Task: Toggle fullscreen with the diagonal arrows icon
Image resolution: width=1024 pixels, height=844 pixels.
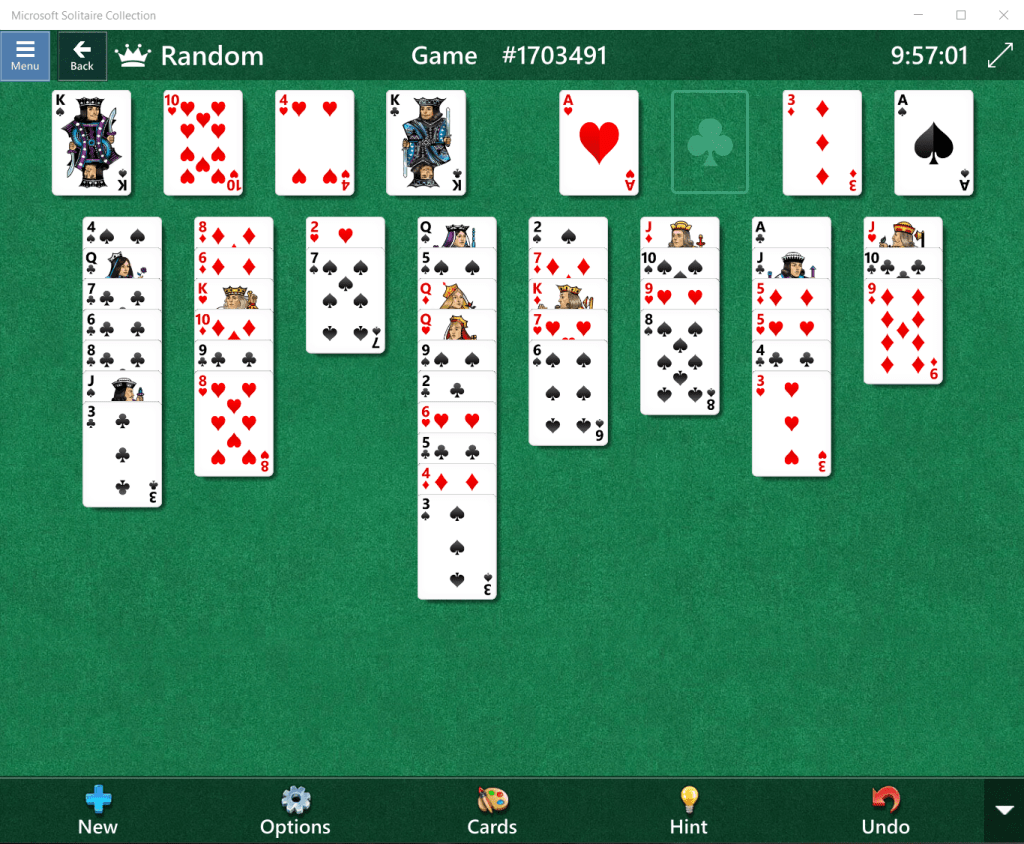Action: tap(1000, 56)
